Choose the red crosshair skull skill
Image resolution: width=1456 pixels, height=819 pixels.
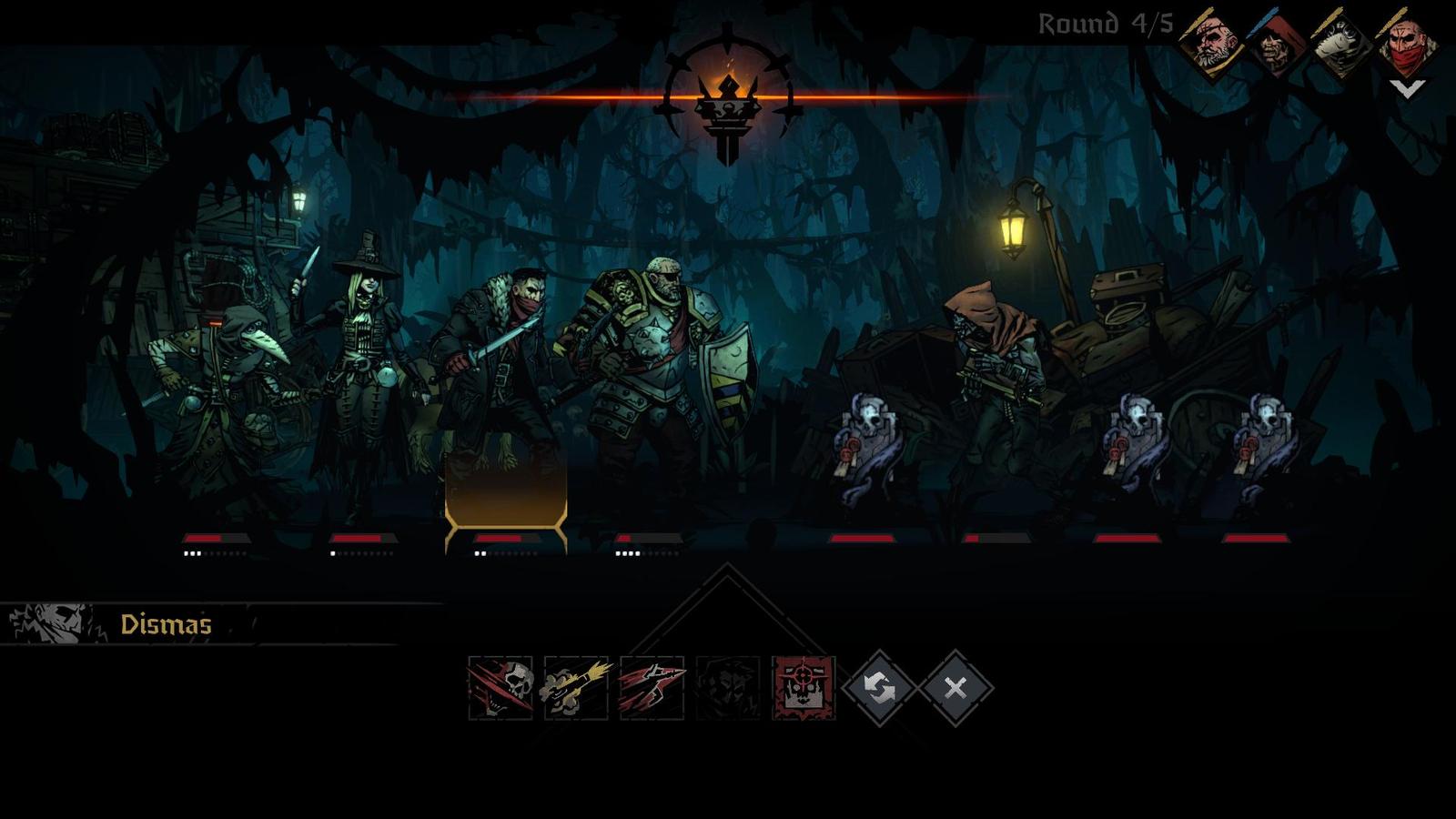click(x=804, y=688)
